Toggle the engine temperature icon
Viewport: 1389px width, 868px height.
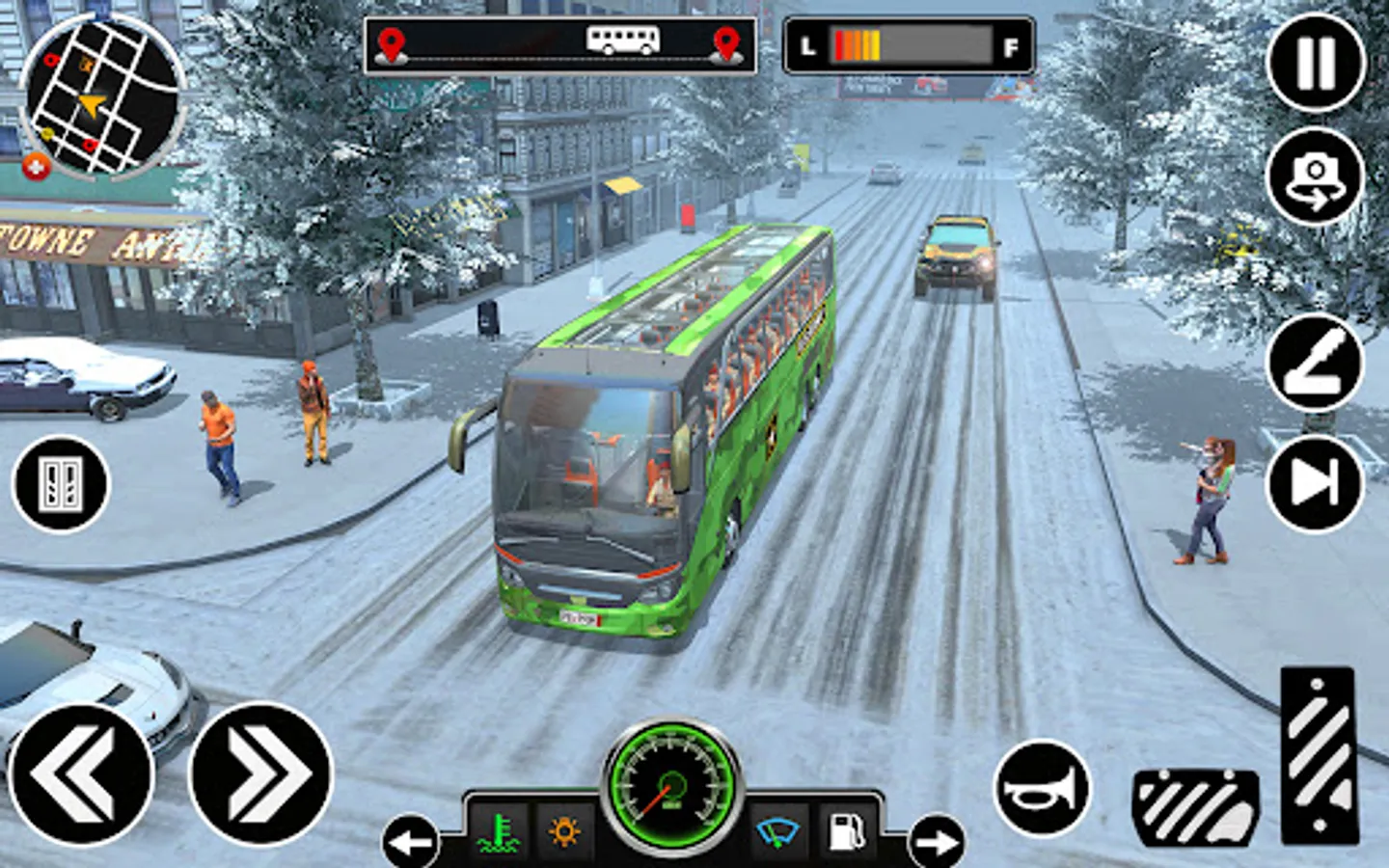(500, 831)
